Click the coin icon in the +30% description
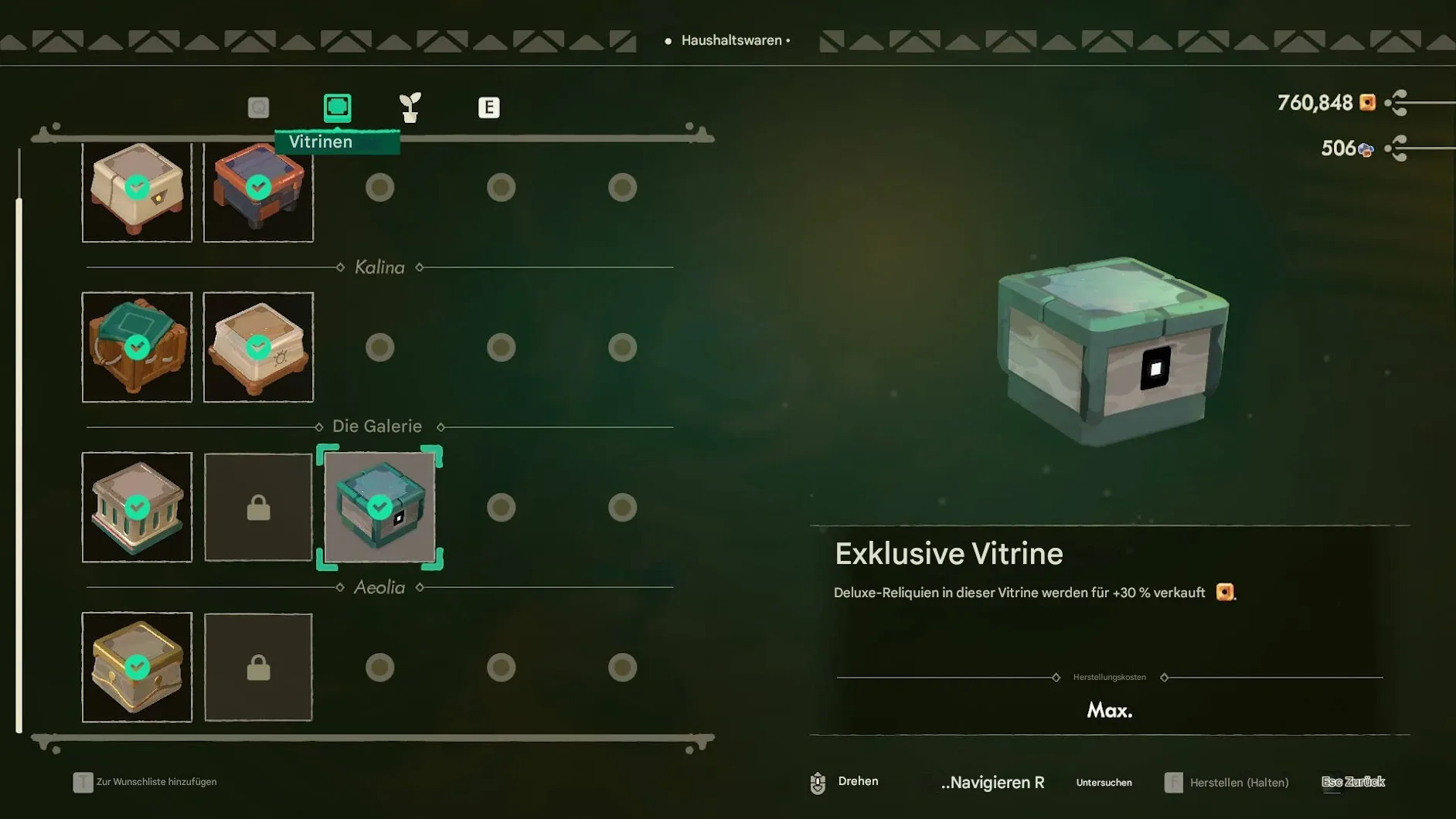The width and height of the screenshot is (1456, 819). 1225,592
